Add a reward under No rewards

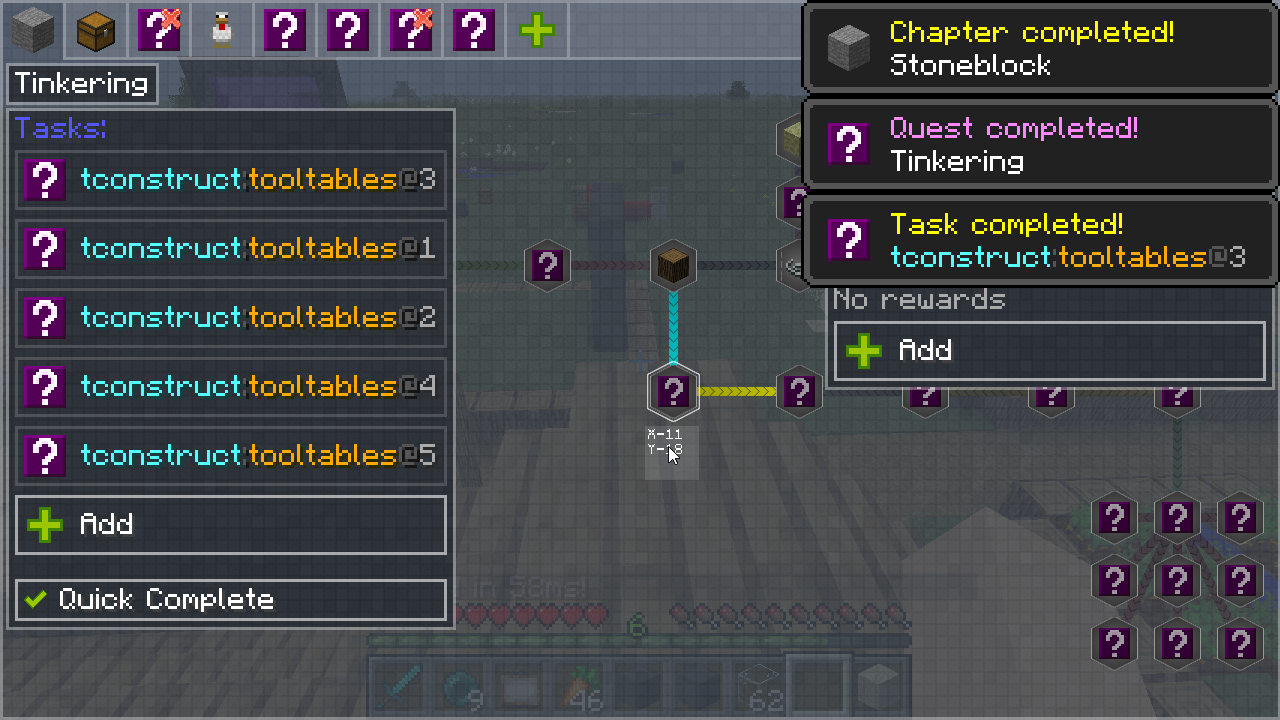point(1049,350)
